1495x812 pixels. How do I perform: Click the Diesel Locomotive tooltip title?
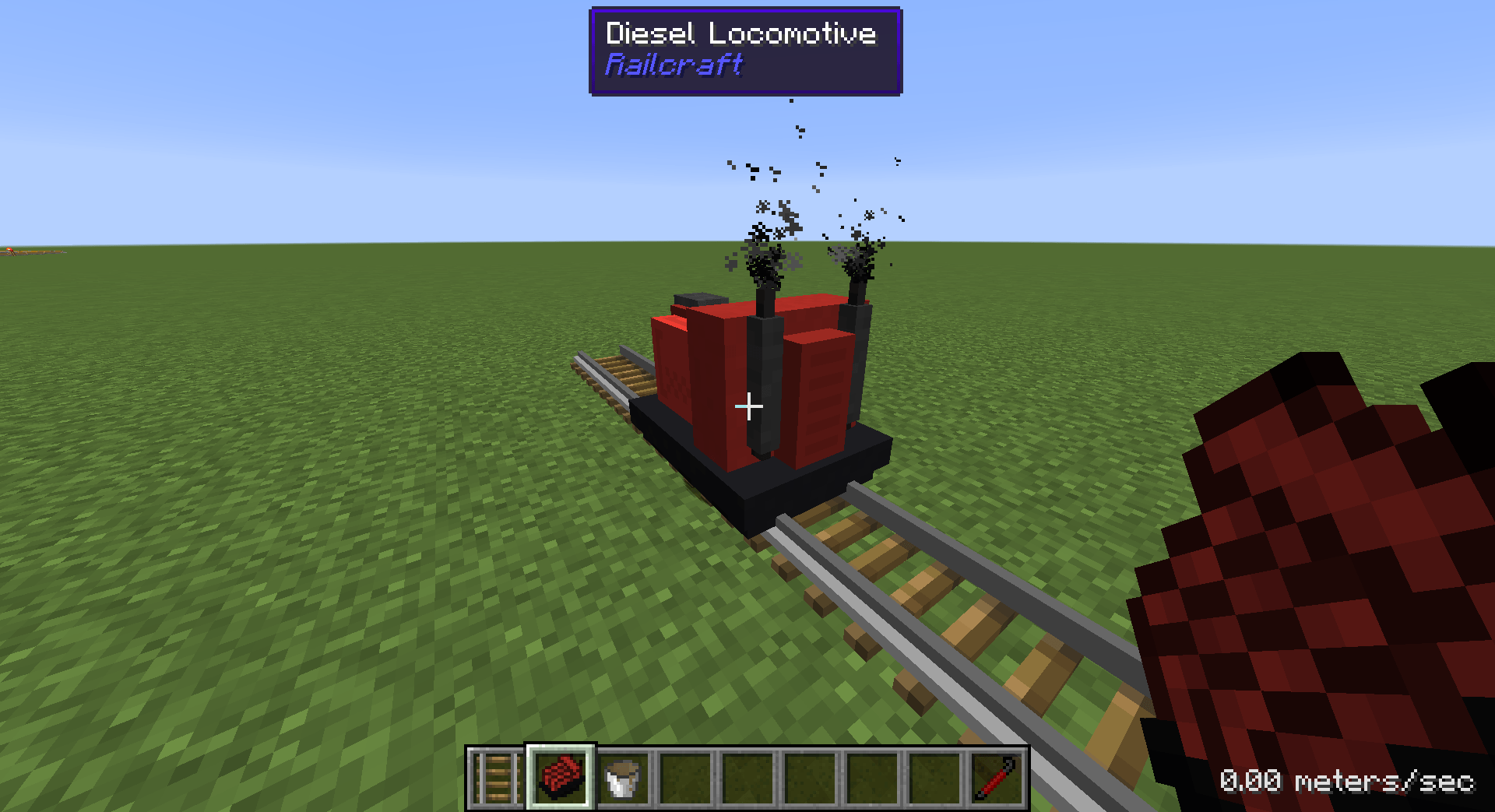point(740,33)
